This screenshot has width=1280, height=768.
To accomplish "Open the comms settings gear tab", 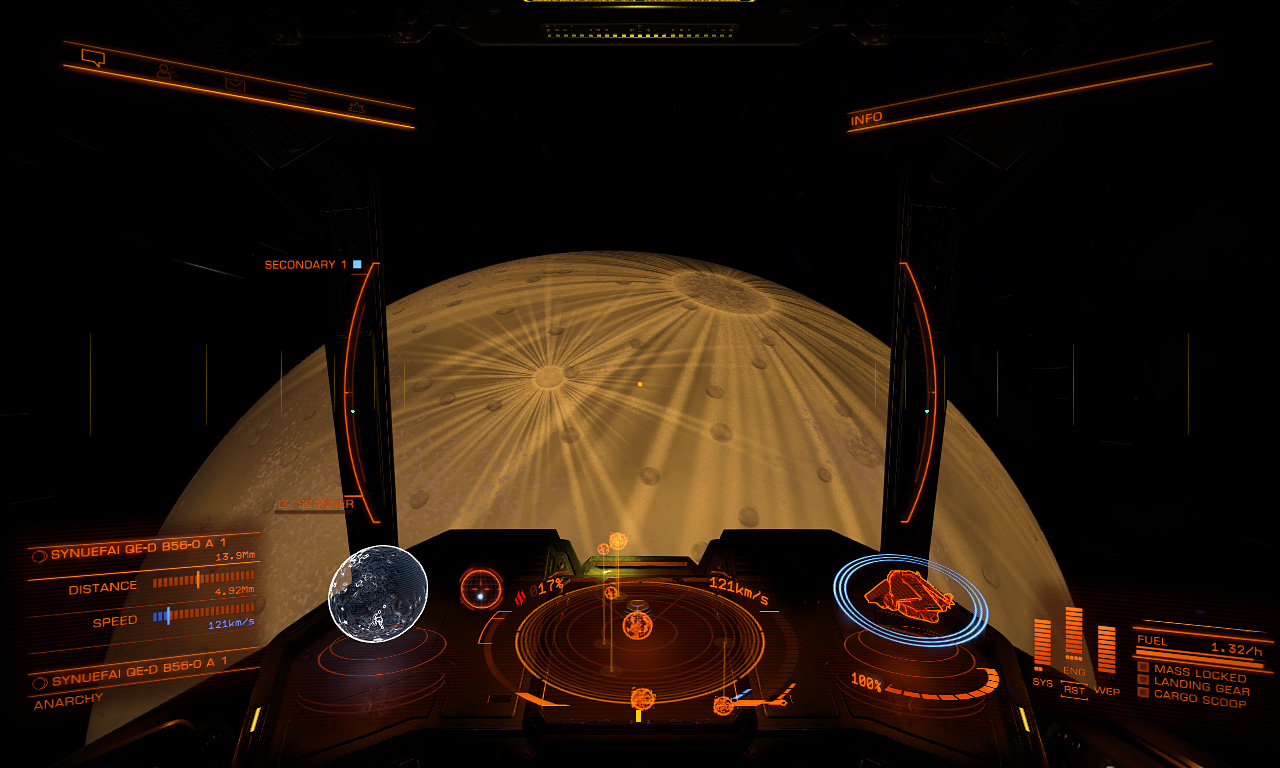I will point(355,106).
